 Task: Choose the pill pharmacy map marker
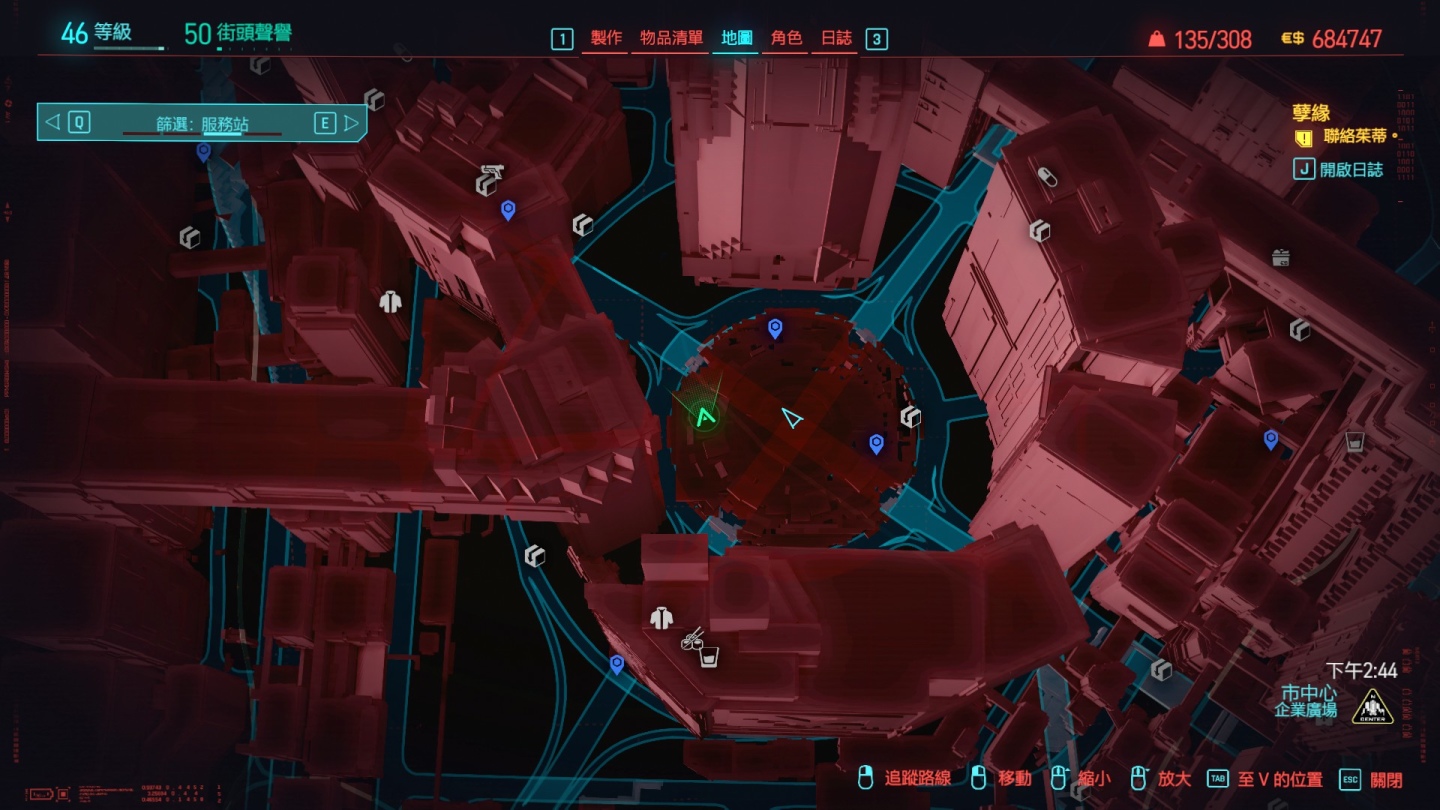(x=1047, y=177)
